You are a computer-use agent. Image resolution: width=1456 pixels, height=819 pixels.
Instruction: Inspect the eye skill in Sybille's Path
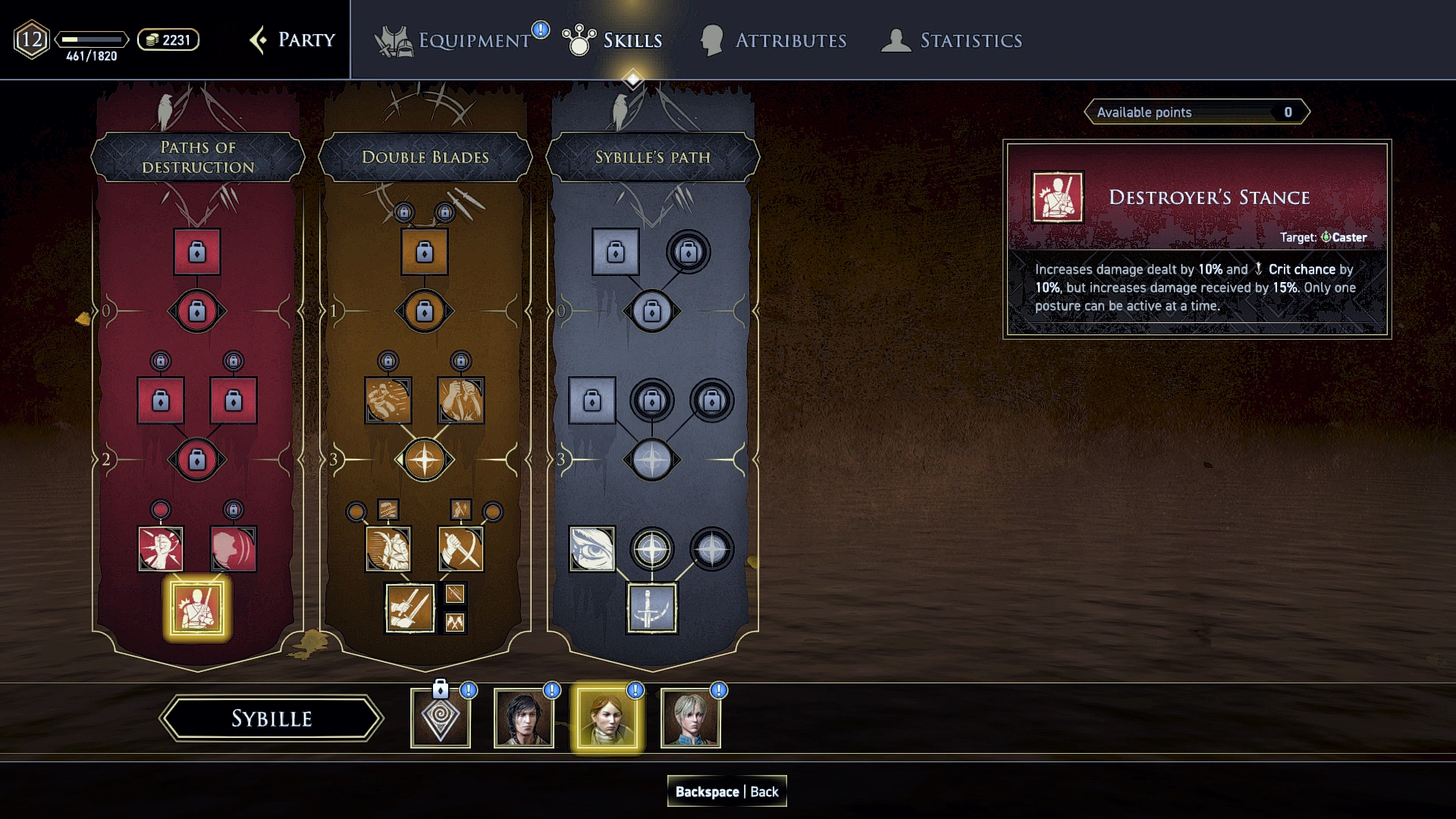coord(592,549)
